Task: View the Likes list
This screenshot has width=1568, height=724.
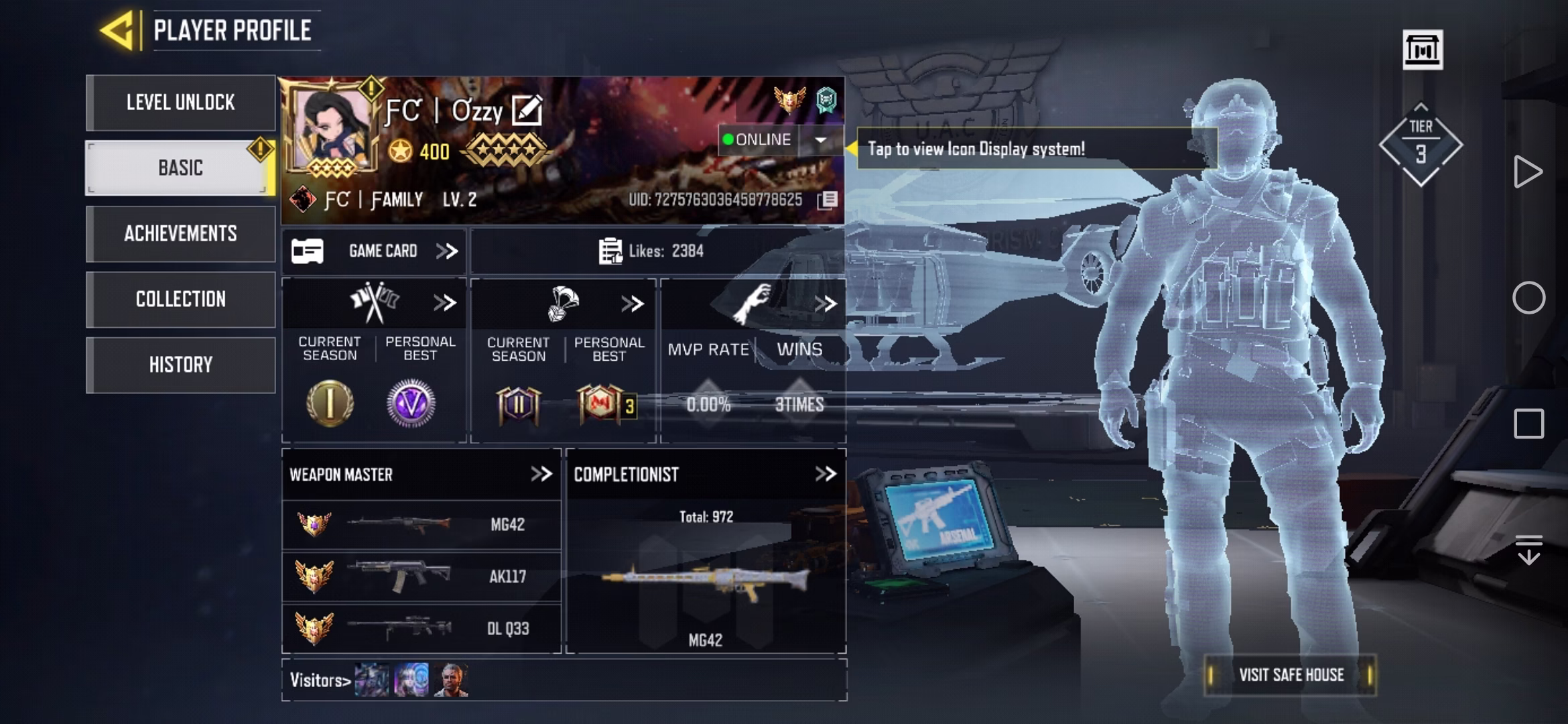Action: click(651, 251)
